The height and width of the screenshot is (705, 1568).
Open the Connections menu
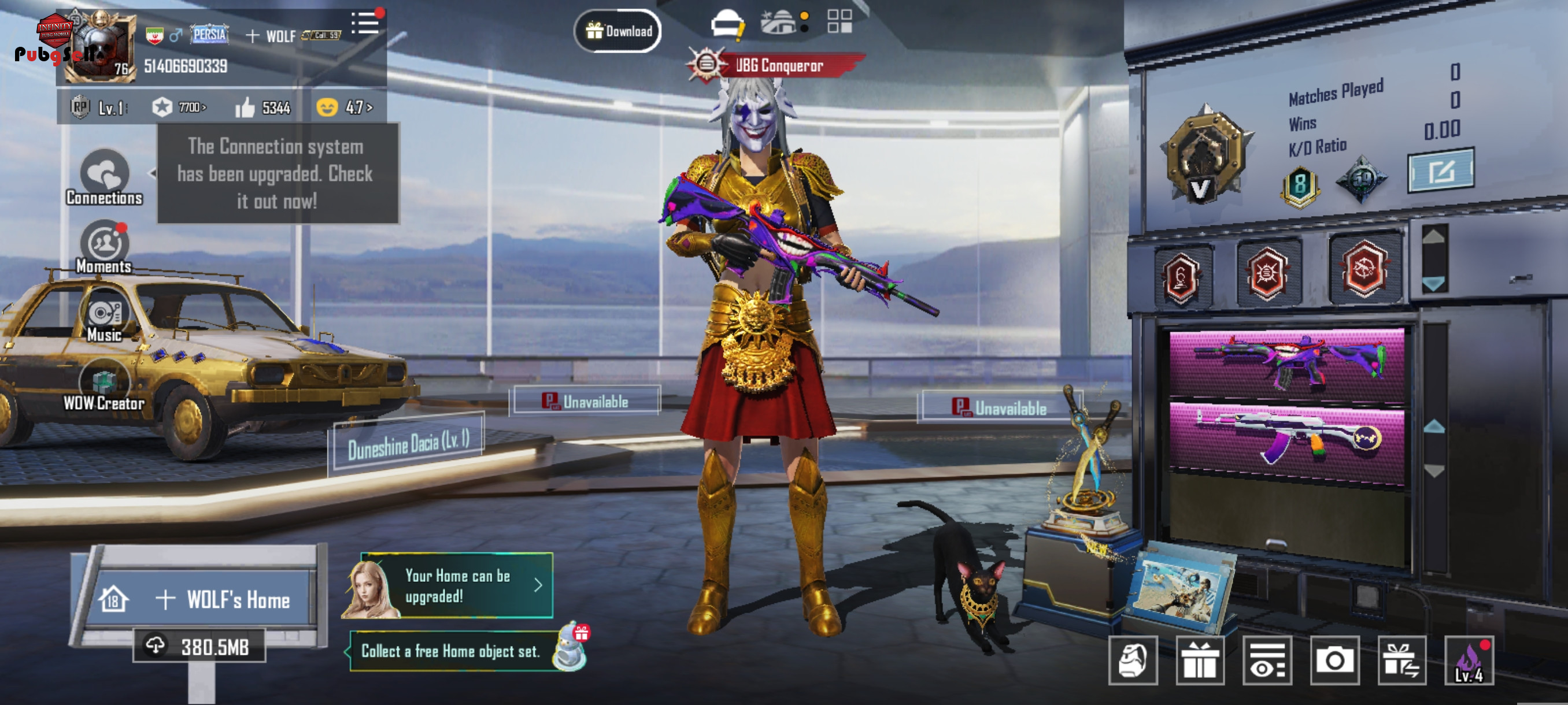point(105,177)
